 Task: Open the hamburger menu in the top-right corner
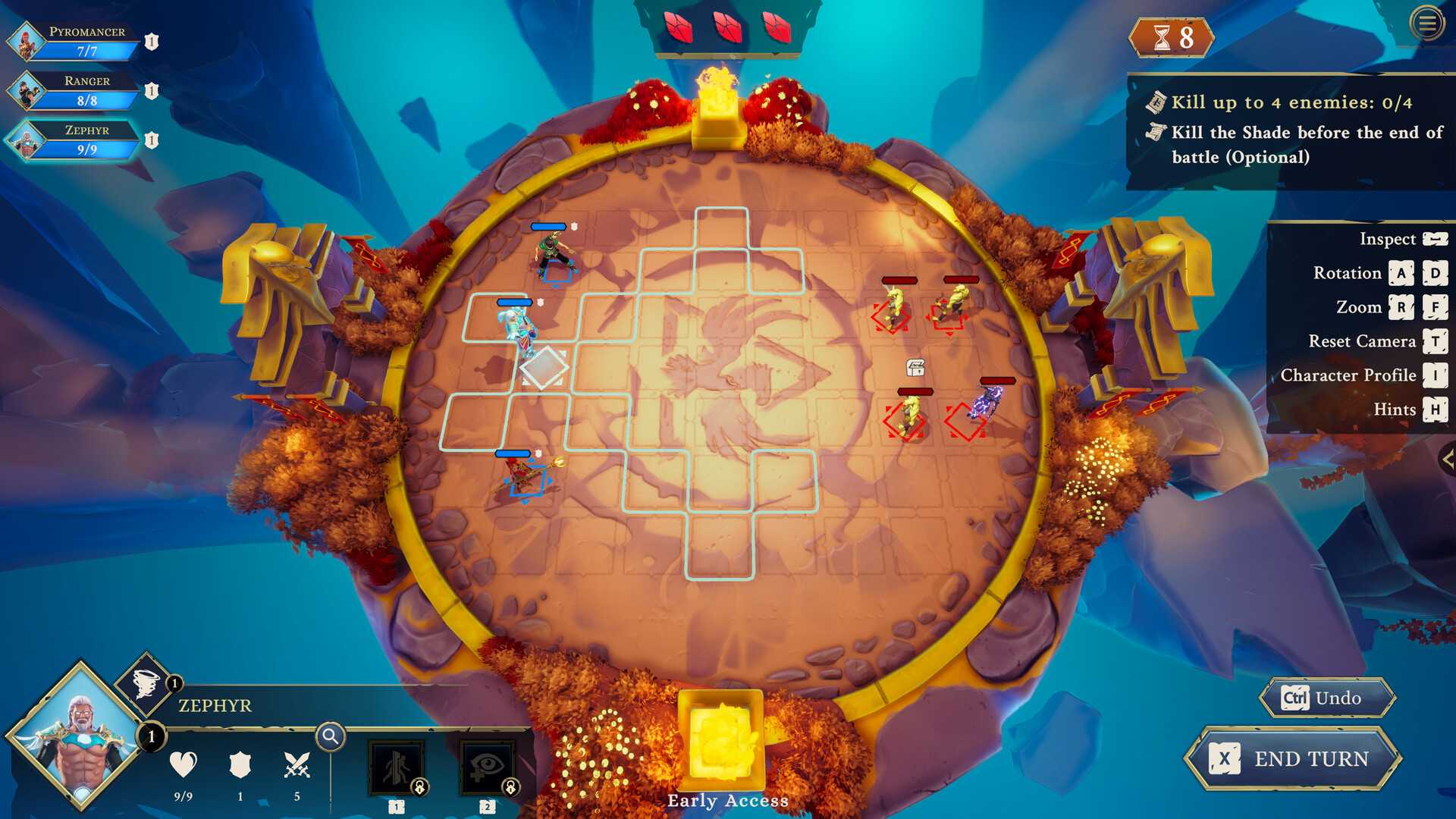tap(1429, 24)
